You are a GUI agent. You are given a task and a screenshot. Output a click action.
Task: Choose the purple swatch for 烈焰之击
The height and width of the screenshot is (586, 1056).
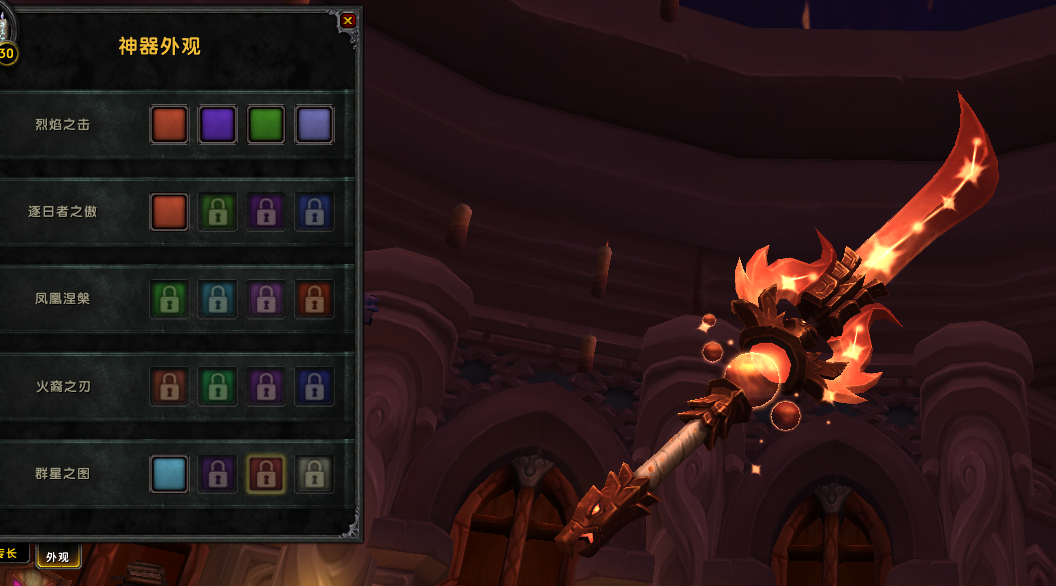(x=218, y=125)
